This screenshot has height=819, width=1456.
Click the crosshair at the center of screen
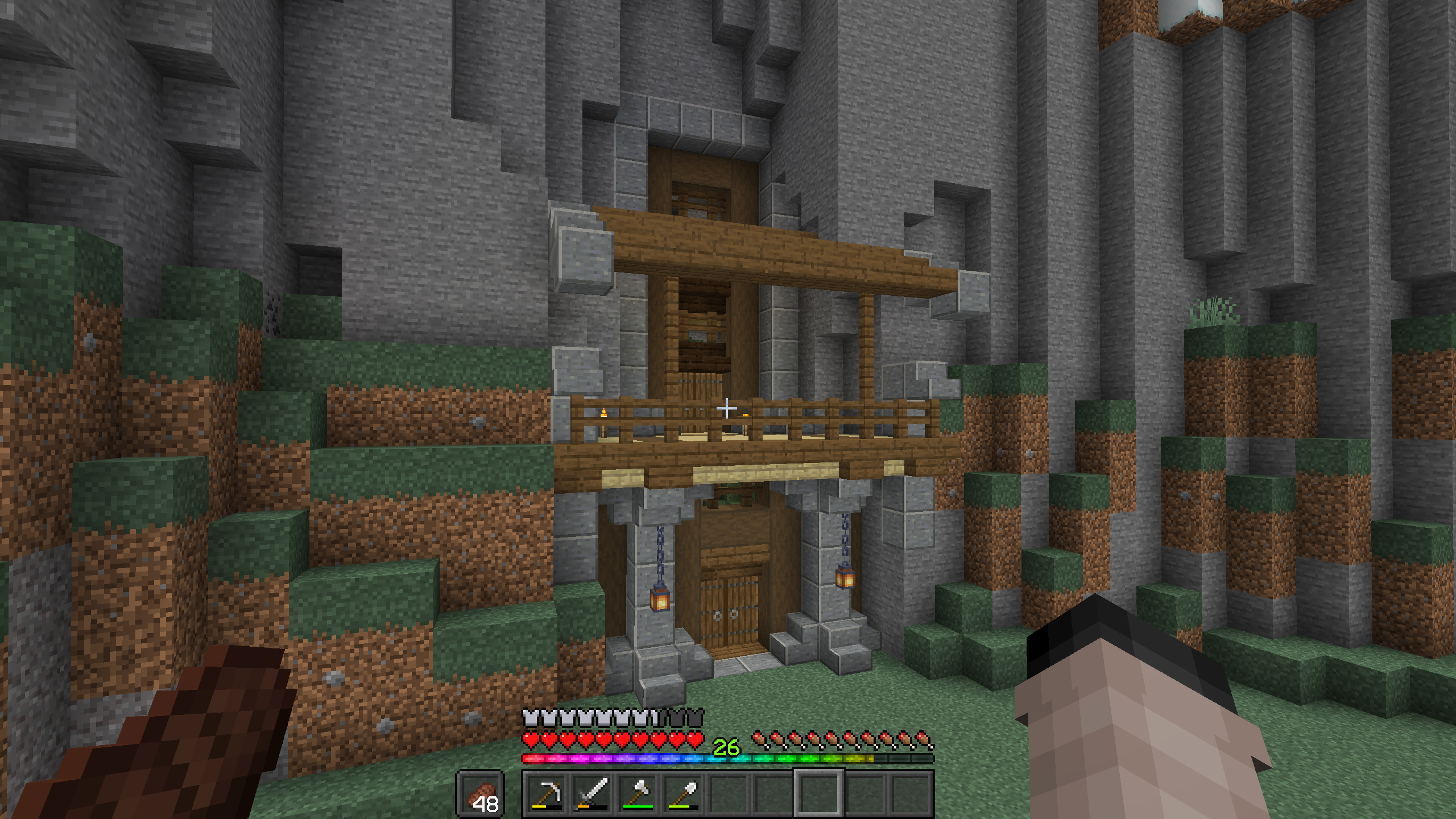tap(728, 408)
